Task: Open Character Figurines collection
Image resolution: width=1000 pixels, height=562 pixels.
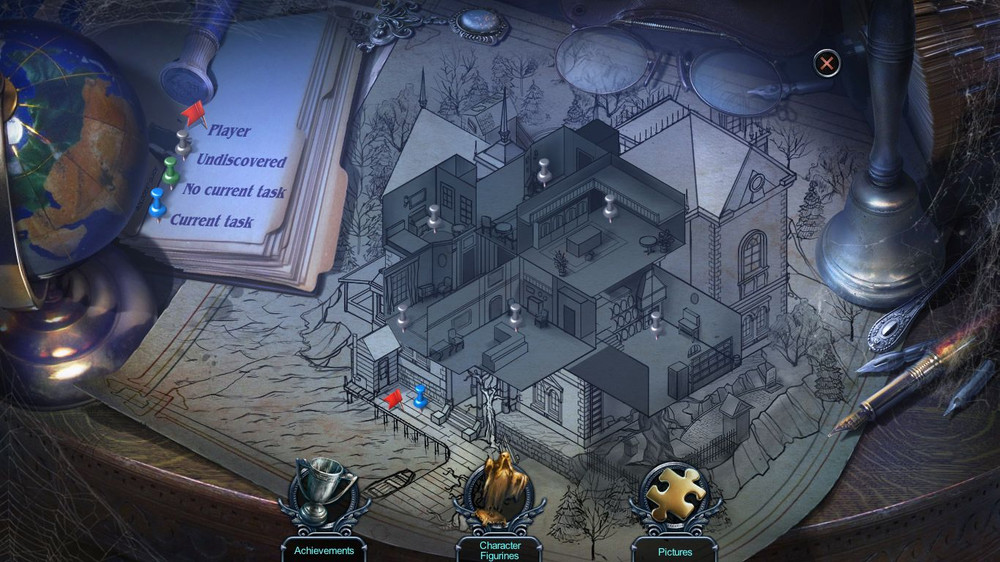Action: pyautogui.click(x=499, y=491)
